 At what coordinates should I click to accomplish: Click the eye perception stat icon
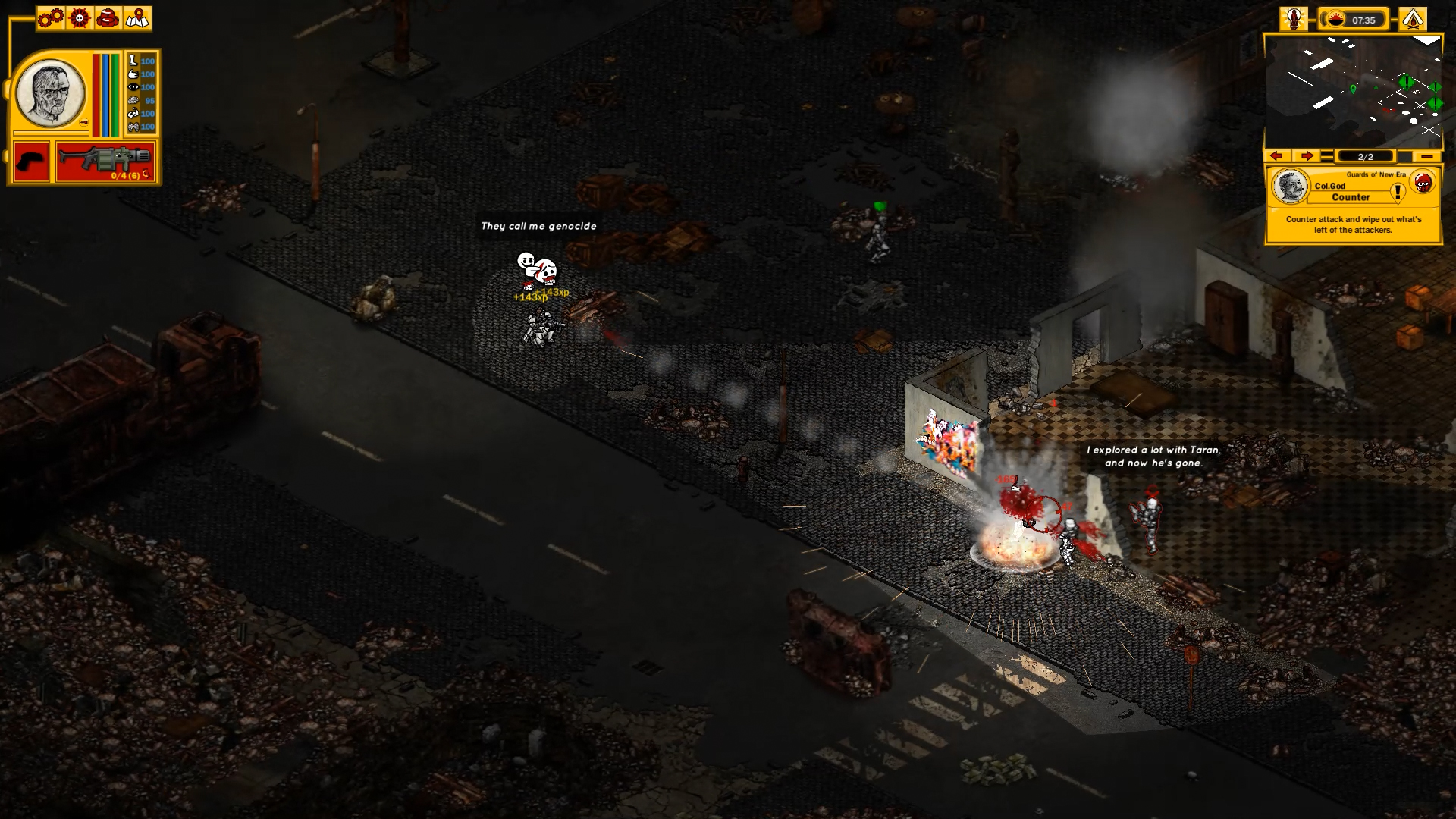click(x=133, y=86)
